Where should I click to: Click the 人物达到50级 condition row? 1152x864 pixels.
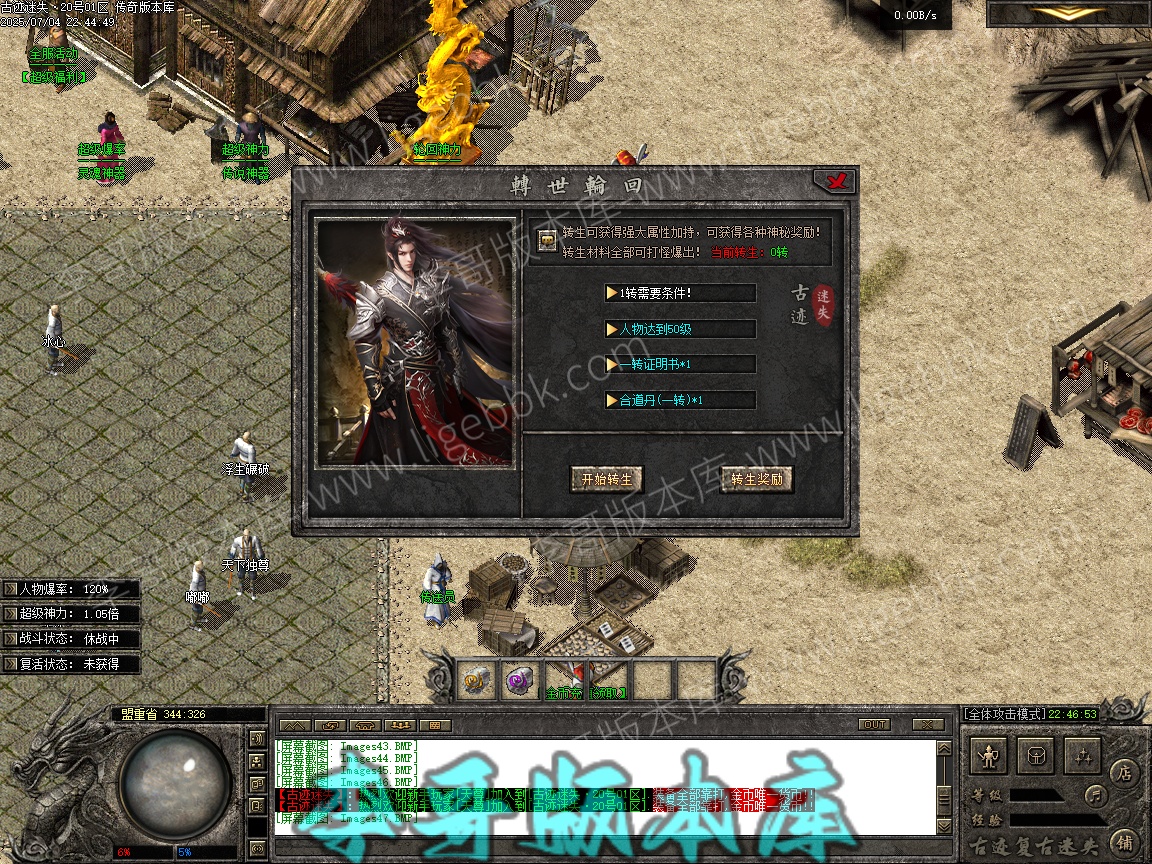point(680,329)
